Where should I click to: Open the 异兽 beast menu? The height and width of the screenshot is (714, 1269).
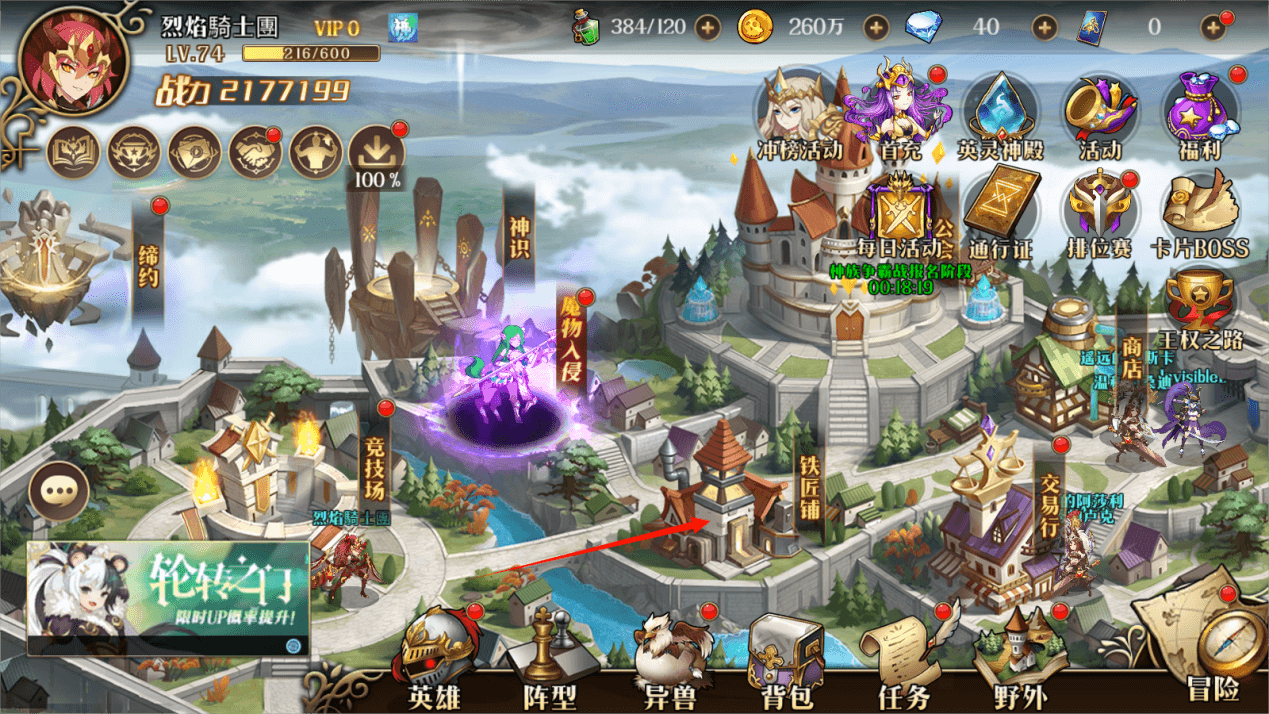point(670,660)
